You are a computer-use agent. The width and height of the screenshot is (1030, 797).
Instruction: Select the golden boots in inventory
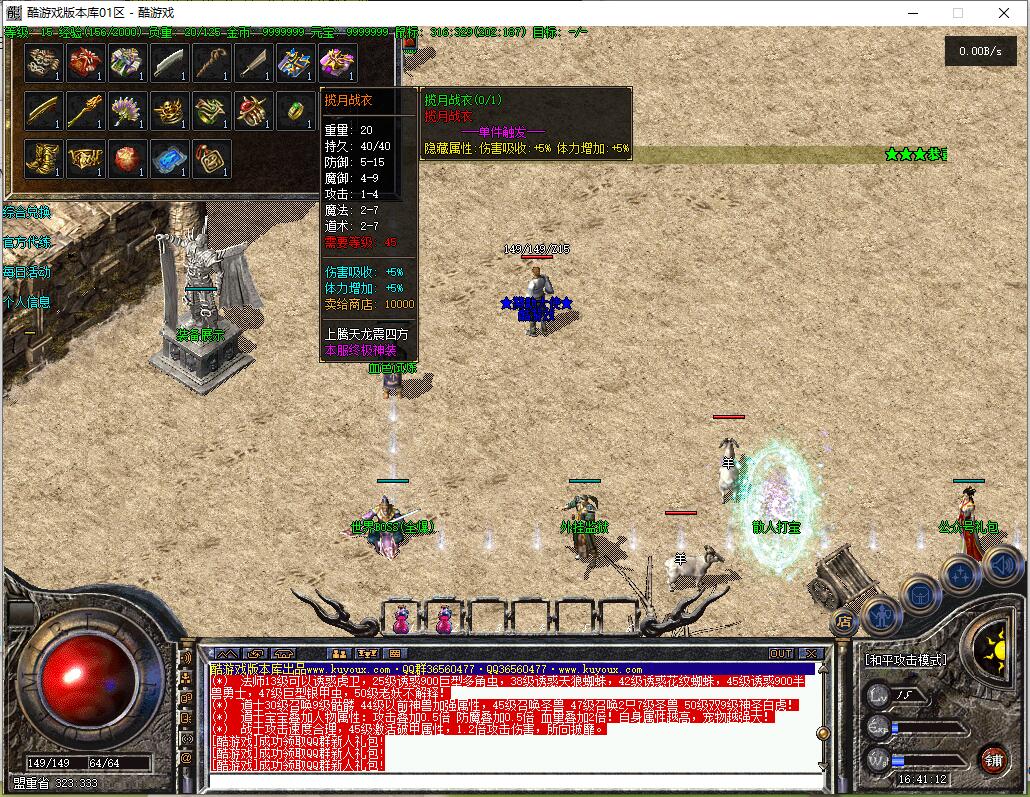click(x=43, y=158)
